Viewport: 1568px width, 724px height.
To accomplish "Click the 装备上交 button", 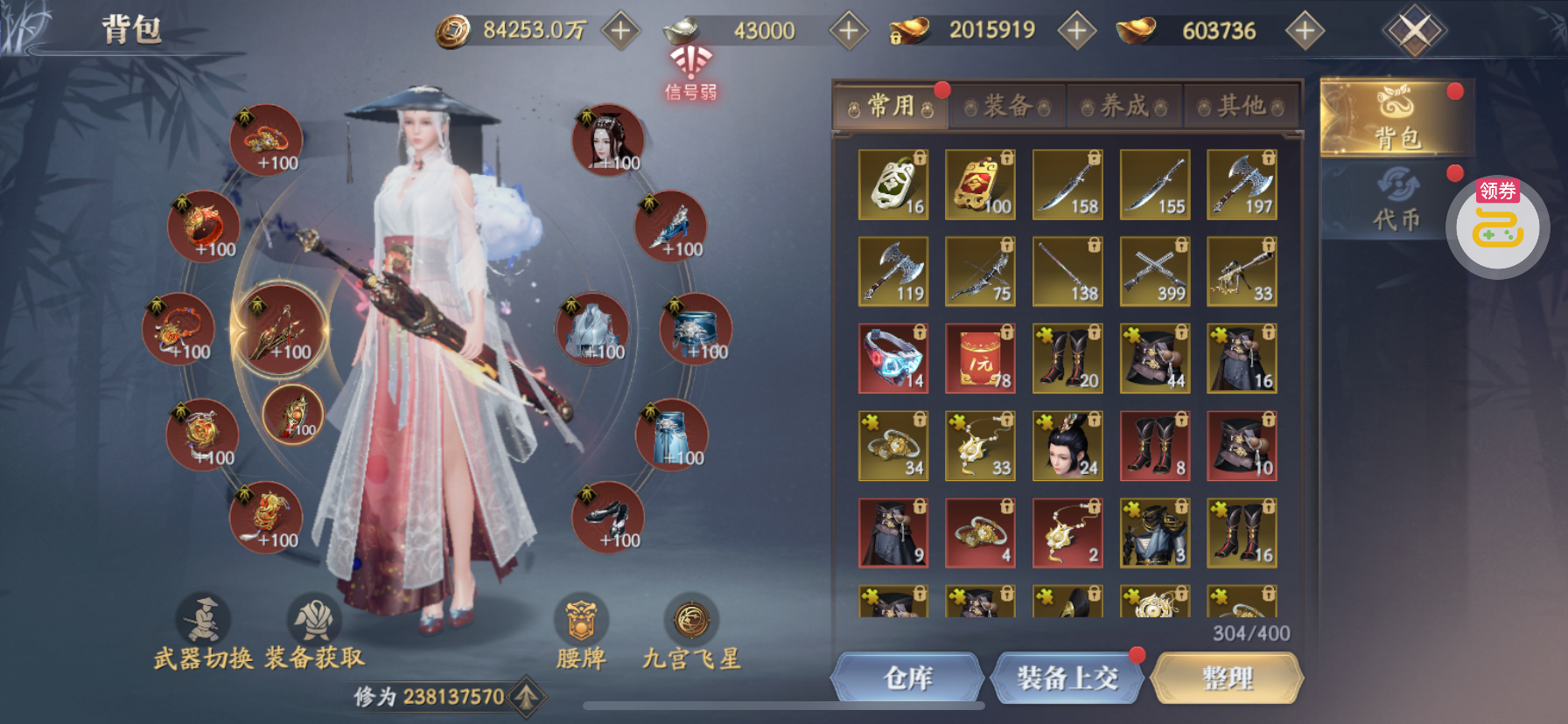I will pos(1067,679).
